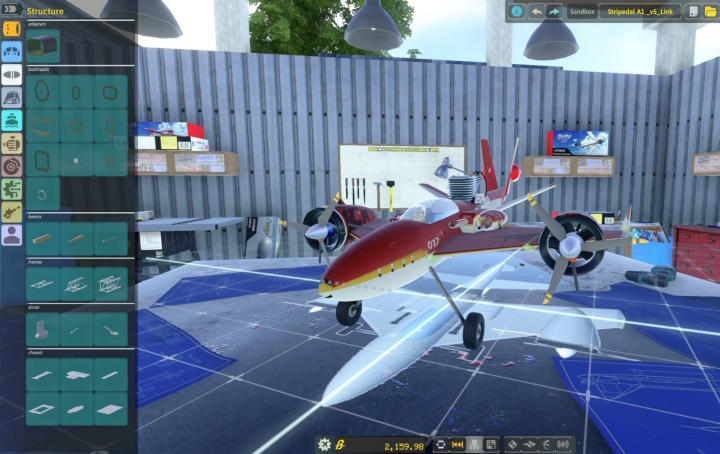Redo the last build action
The image size is (720, 454).
(553, 12)
